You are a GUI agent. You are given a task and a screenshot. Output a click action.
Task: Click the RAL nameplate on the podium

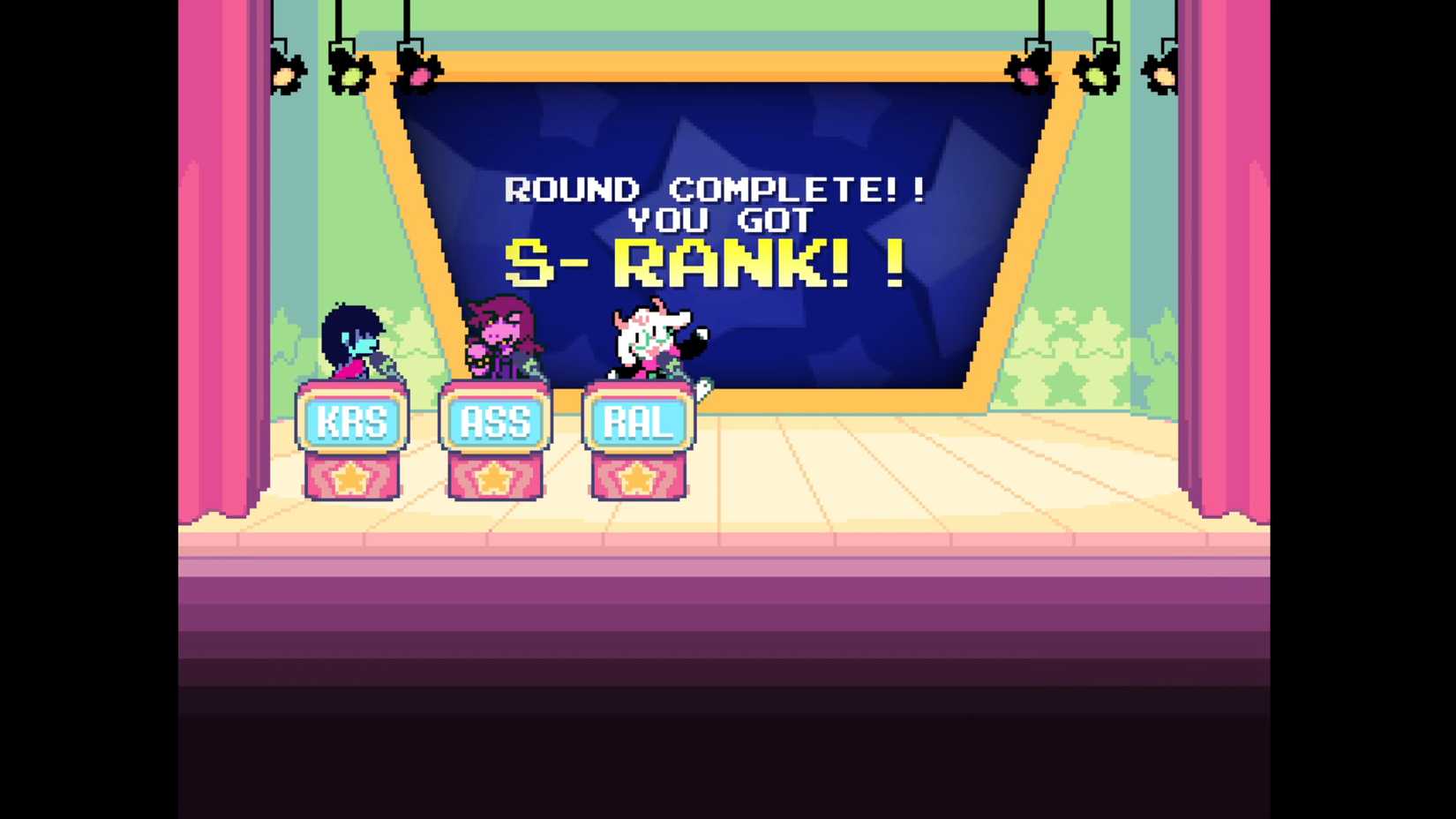tap(637, 423)
